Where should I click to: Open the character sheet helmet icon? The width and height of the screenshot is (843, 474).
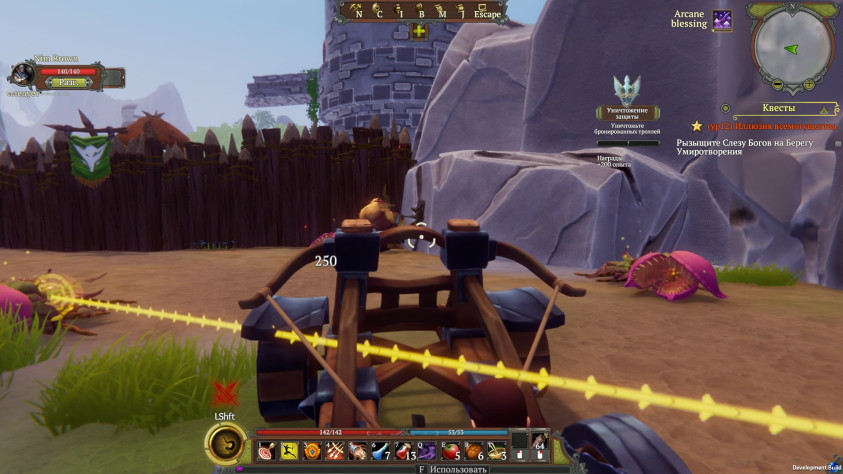(377, 10)
